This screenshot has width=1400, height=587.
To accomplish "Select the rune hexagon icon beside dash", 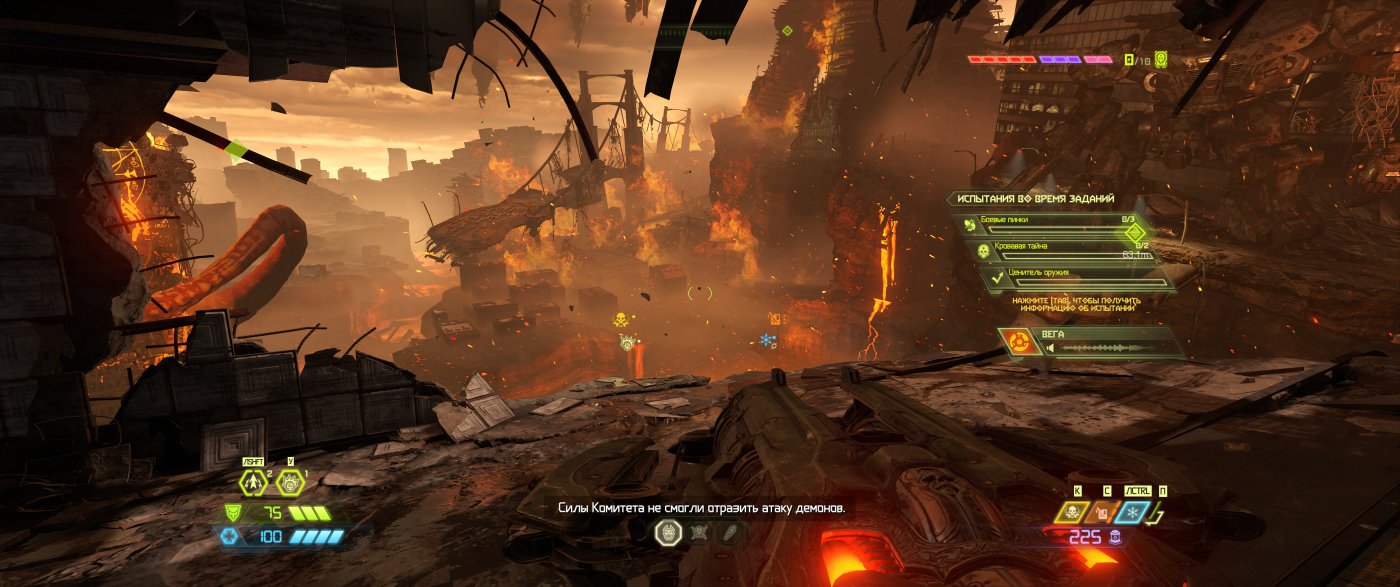I will [x=290, y=483].
